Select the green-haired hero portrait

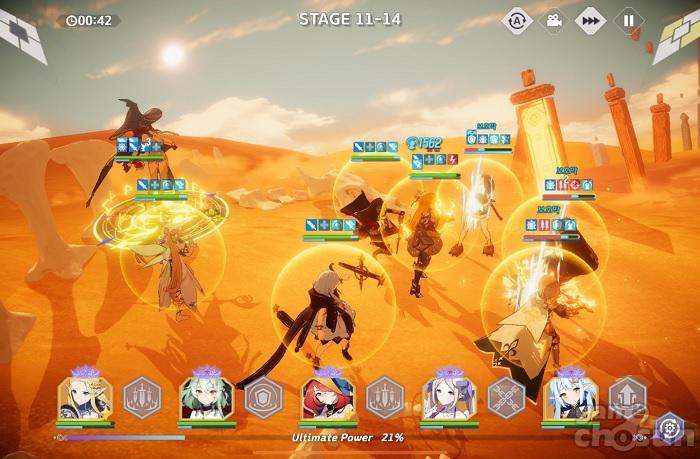(x=206, y=397)
